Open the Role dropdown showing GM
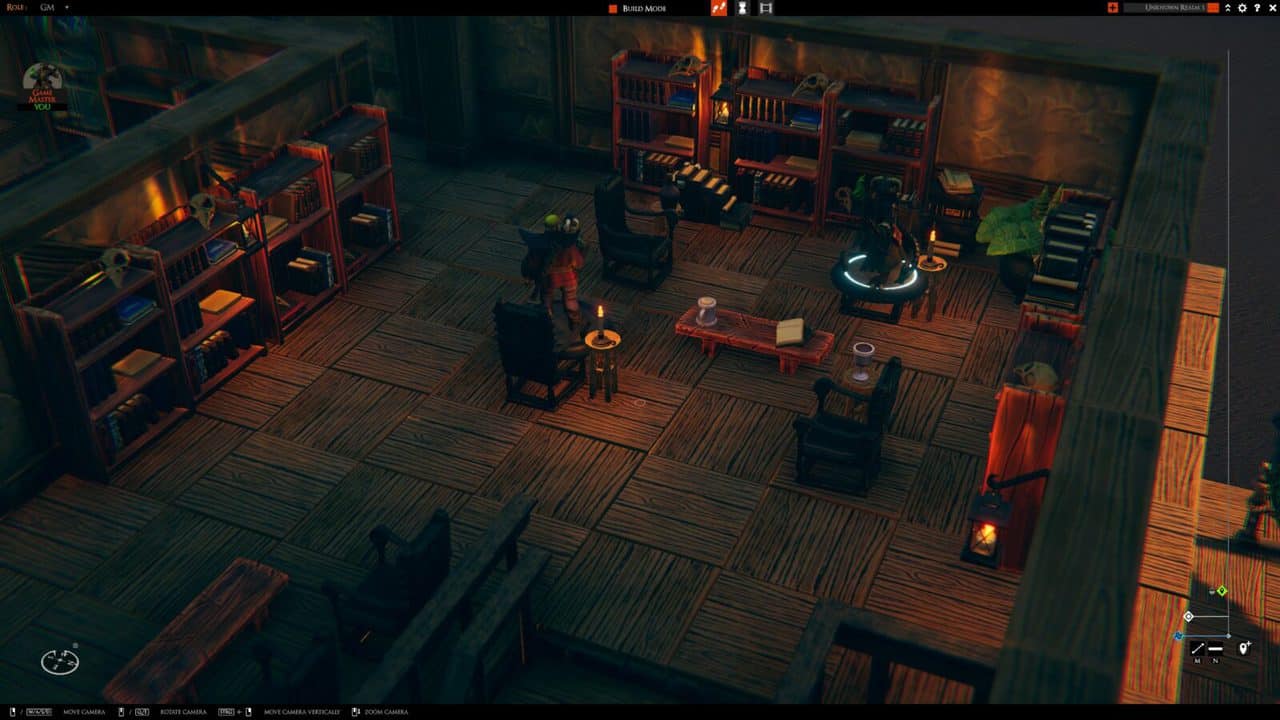The image size is (1280, 720). 45,7
